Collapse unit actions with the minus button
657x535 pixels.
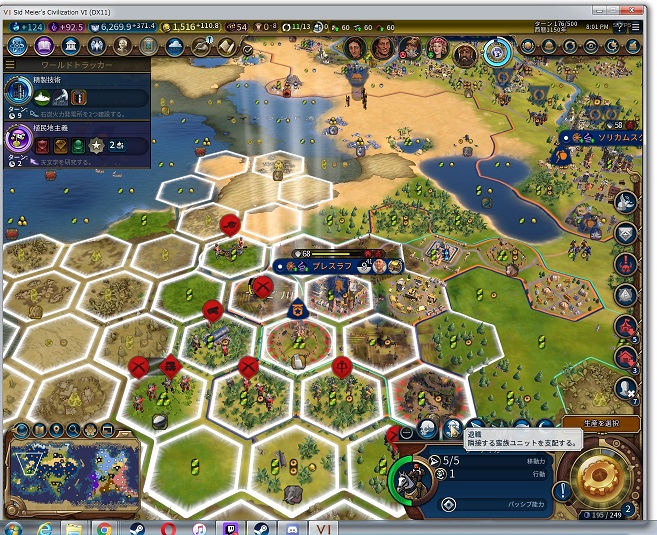click(406, 432)
